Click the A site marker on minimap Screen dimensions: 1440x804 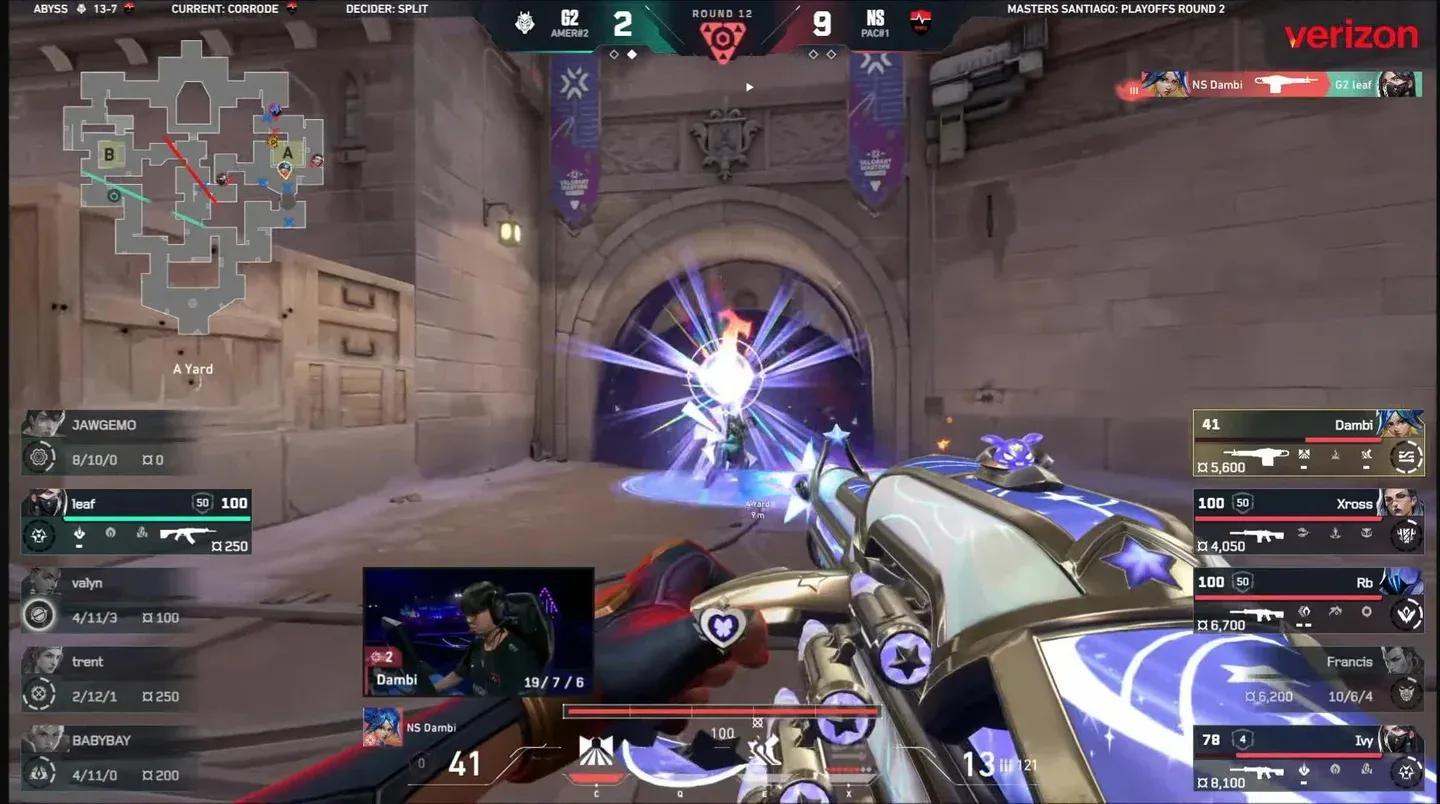288,151
